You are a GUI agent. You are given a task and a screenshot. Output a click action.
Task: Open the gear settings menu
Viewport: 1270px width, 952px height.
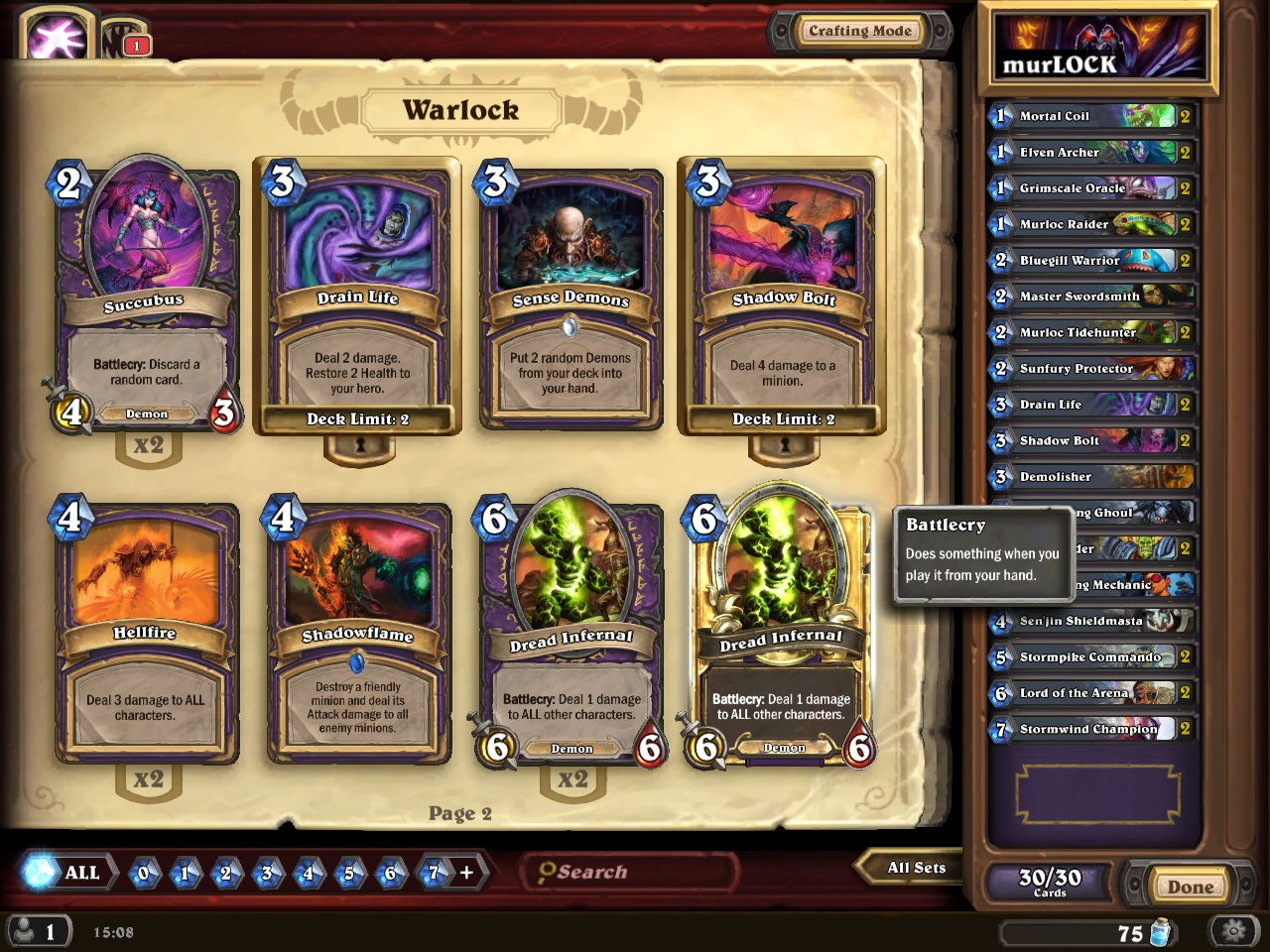[1233, 931]
